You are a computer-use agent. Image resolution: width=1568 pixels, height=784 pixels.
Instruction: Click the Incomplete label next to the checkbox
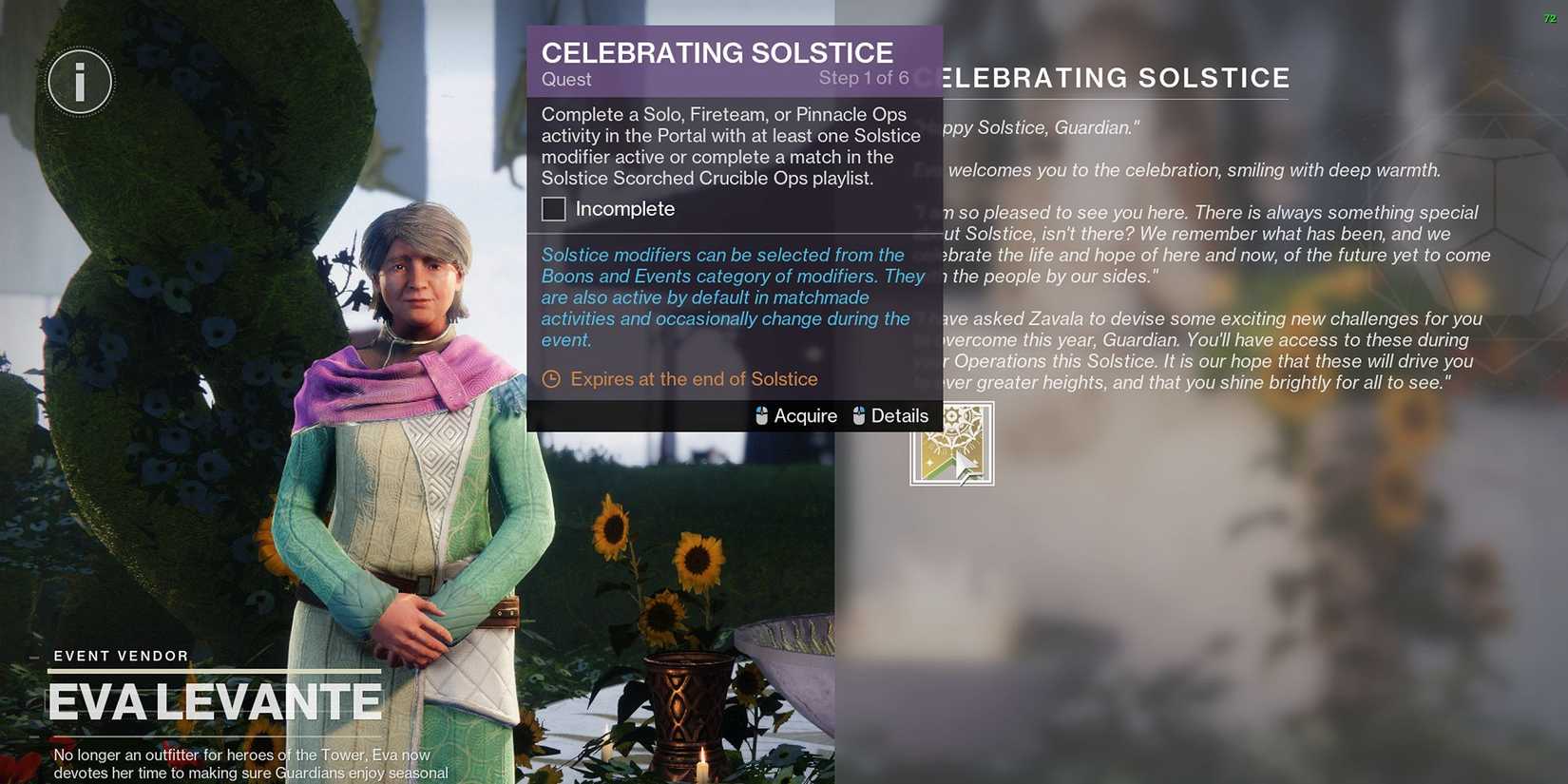pyautogui.click(x=622, y=208)
